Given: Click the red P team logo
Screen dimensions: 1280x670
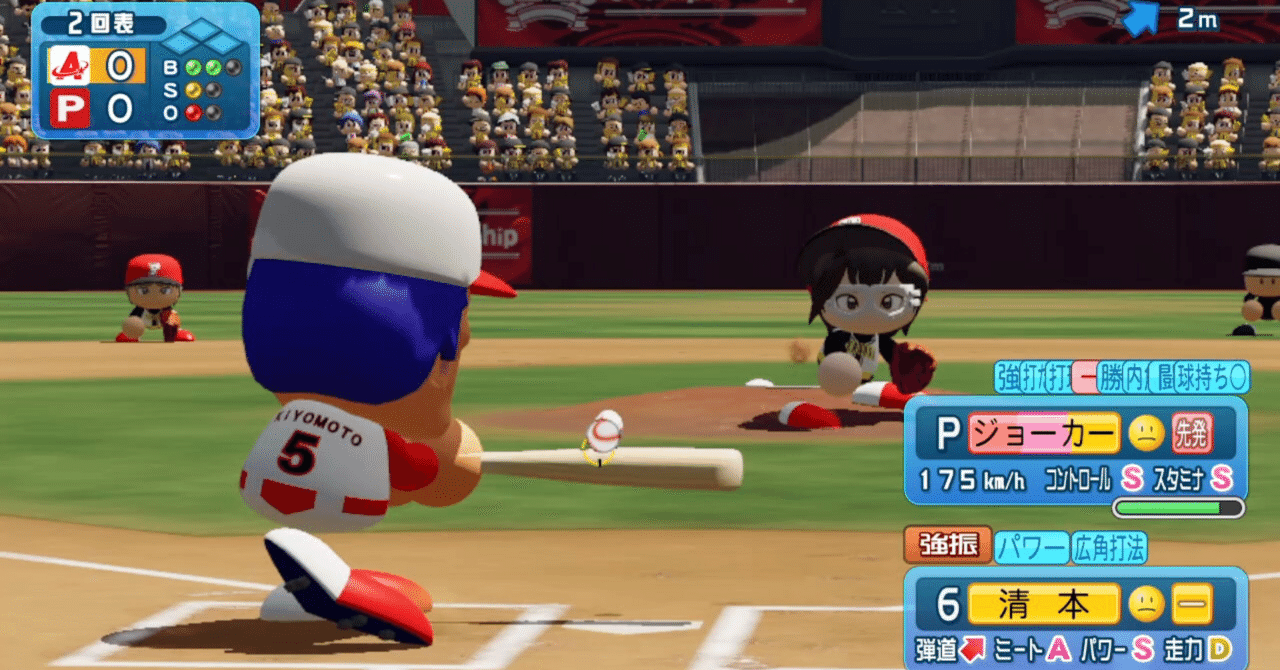Looking at the screenshot, I should [x=69, y=108].
